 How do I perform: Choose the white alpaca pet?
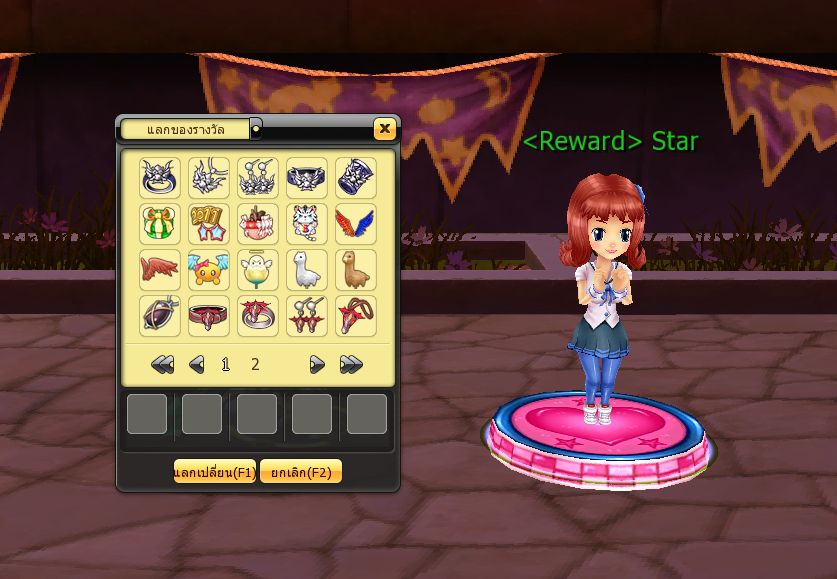point(306,270)
